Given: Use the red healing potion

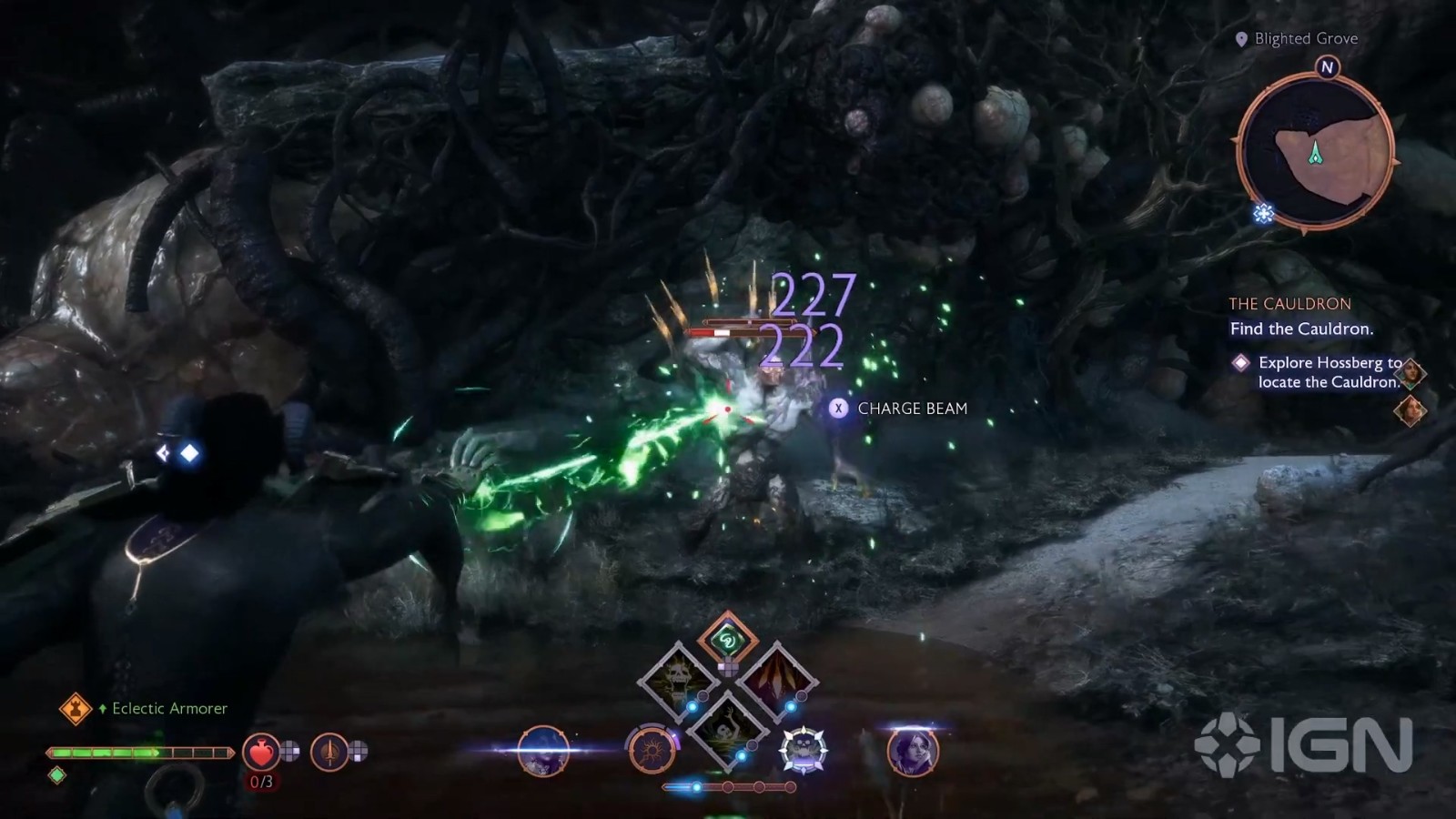Looking at the screenshot, I should (261, 752).
